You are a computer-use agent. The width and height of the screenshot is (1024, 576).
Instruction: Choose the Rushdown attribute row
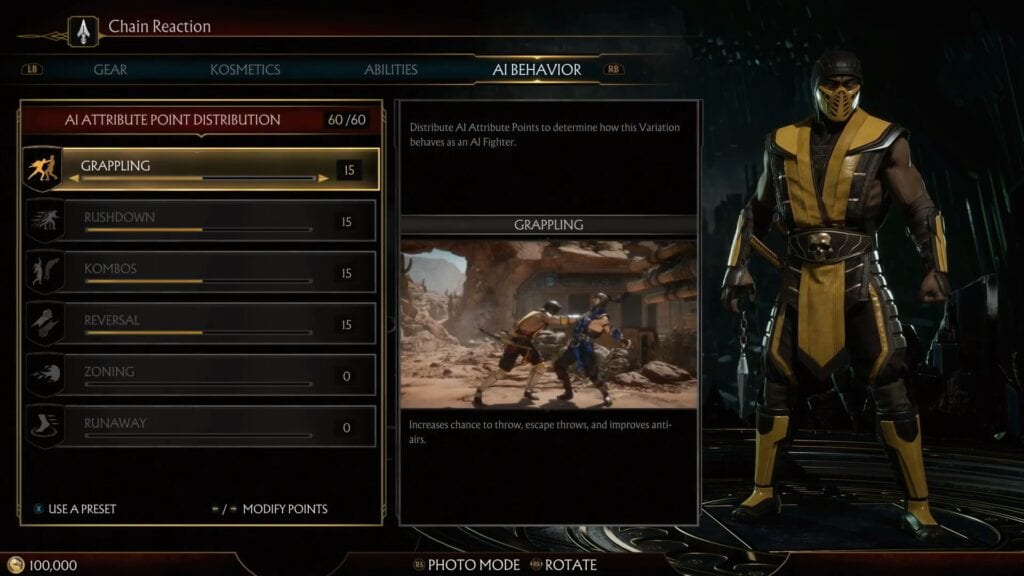click(200, 221)
